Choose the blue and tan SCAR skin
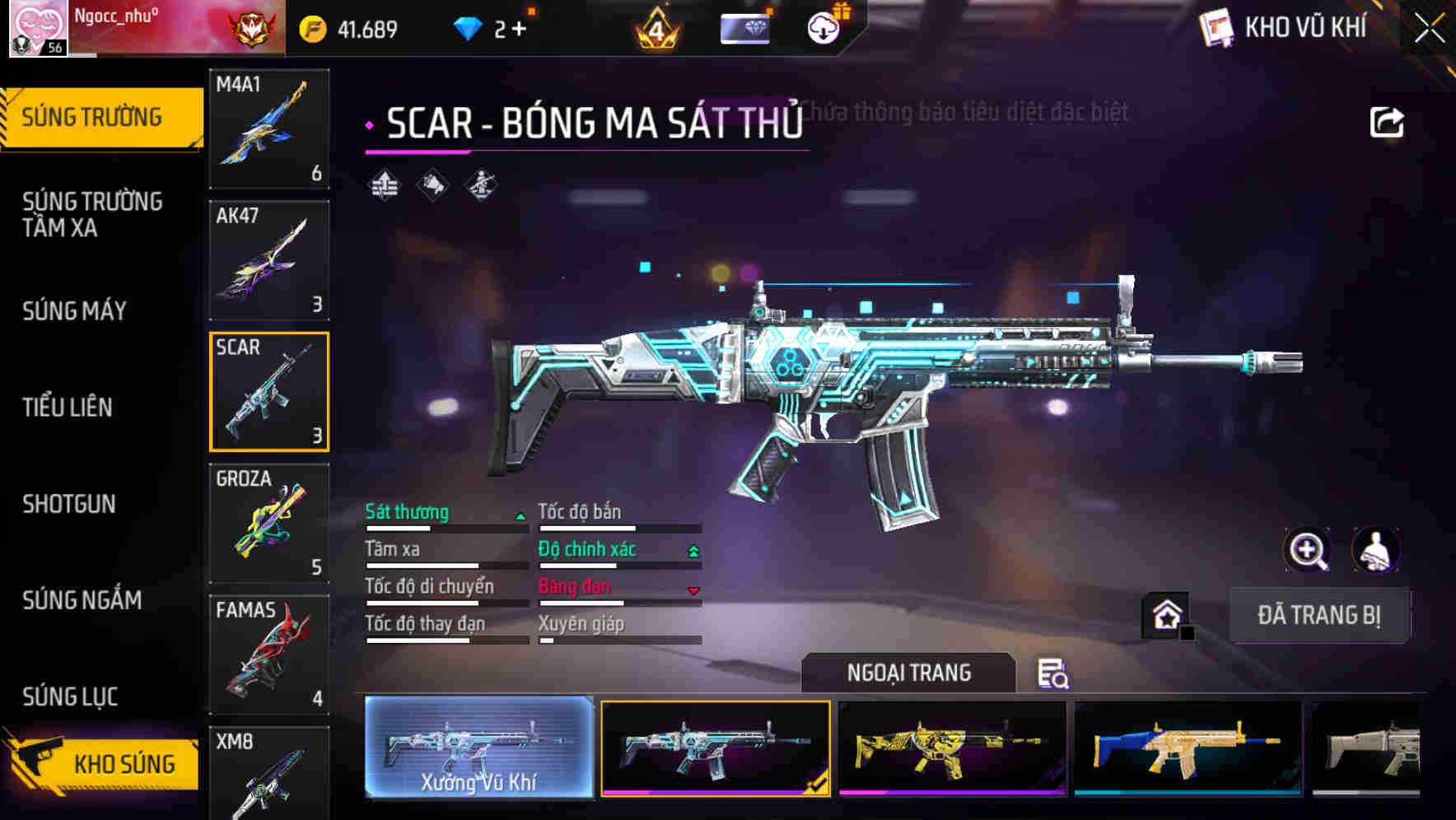The width and height of the screenshot is (1456, 820). 1188,748
